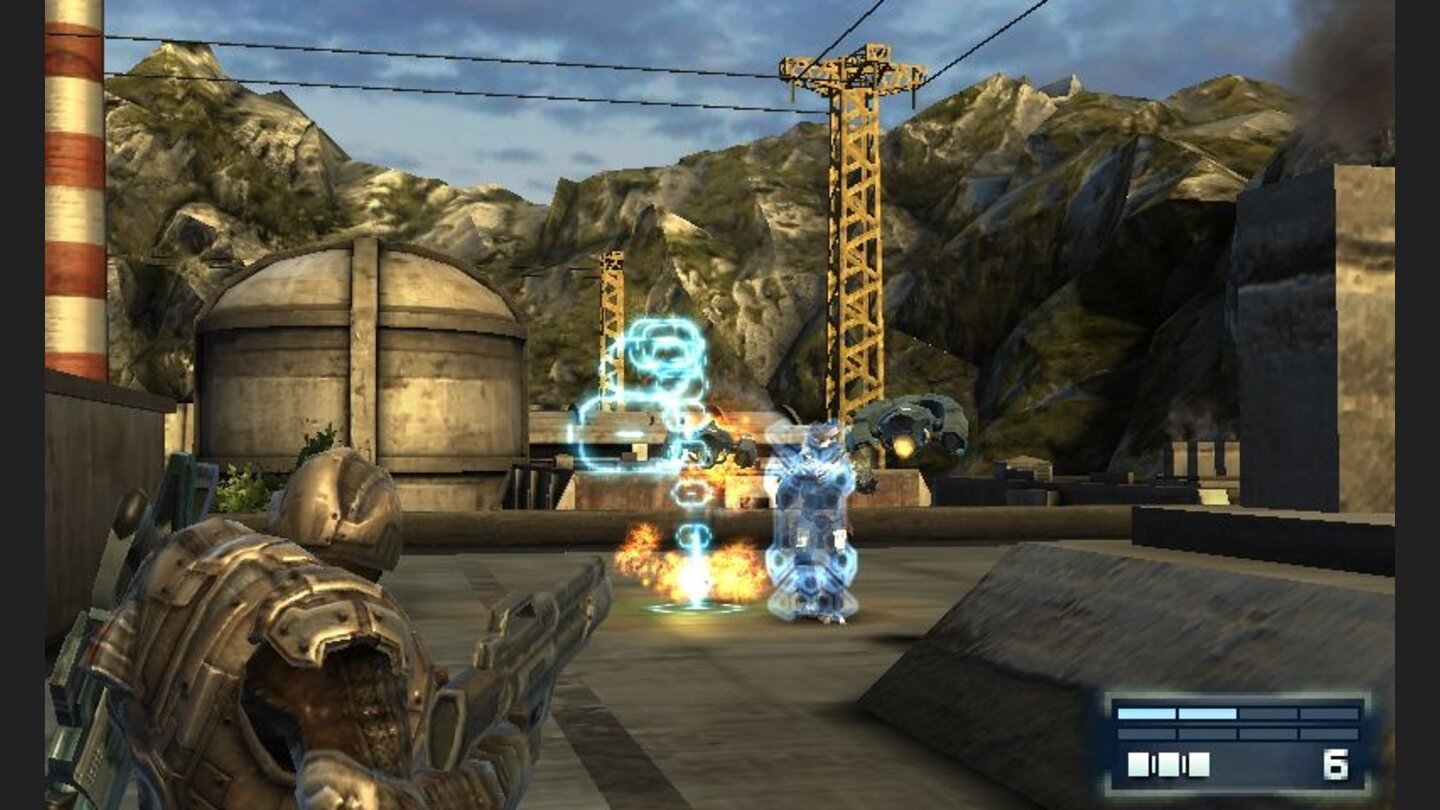Click the filled first segment of the health bar

[x=1145, y=714]
